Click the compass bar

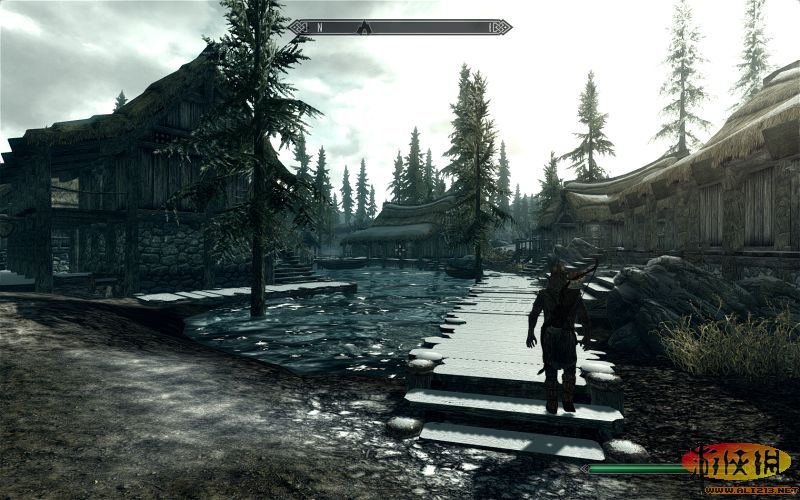[x=401, y=27]
